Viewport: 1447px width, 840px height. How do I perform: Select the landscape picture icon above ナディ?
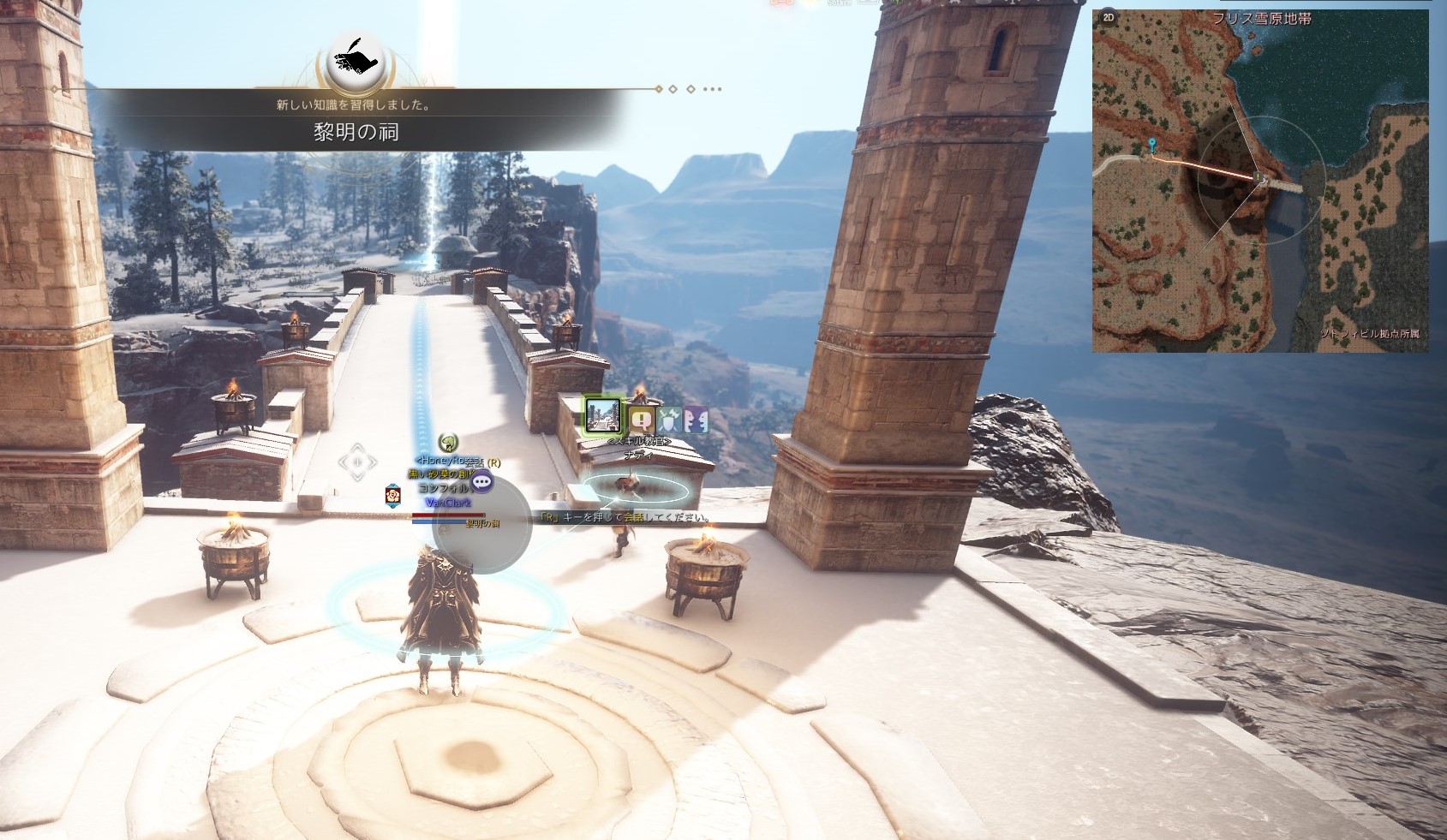[604, 415]
